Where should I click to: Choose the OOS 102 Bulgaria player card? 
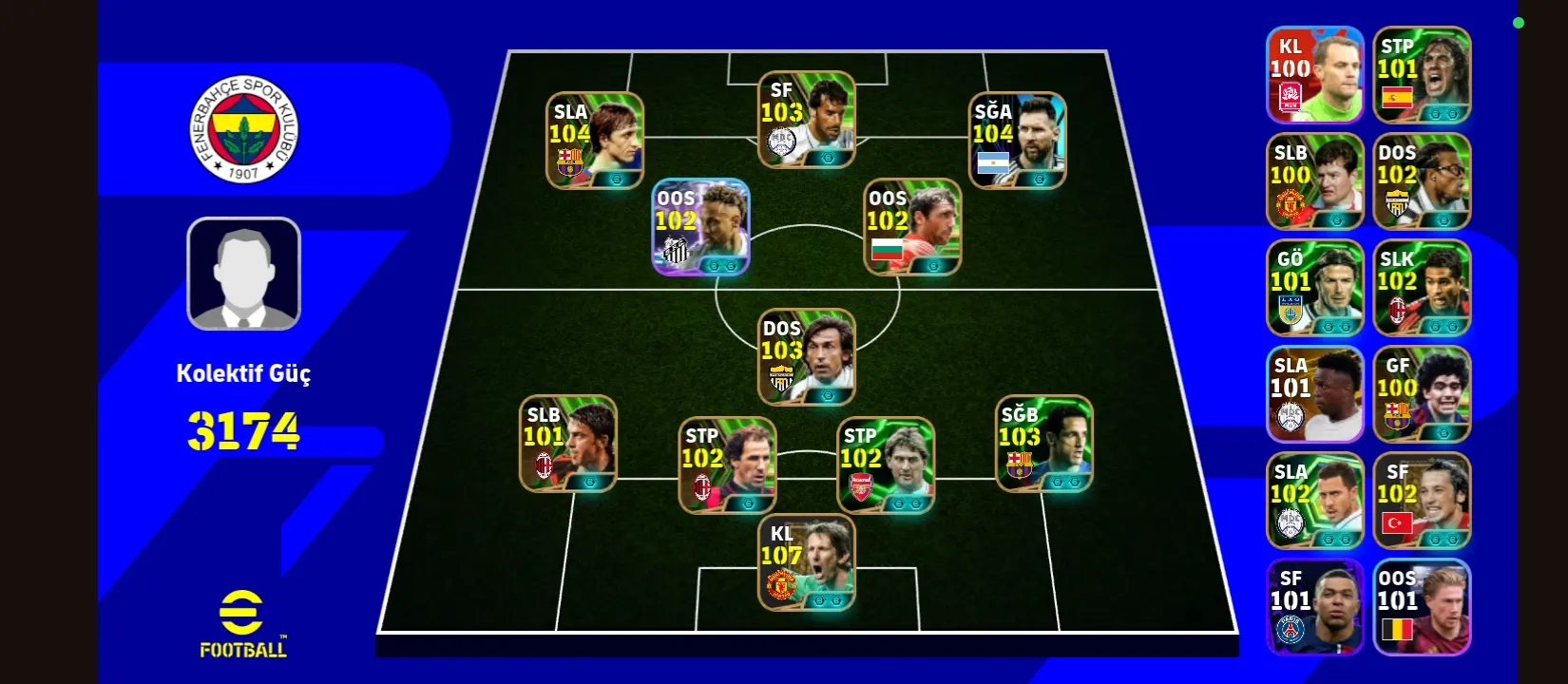tap(912, 228)
